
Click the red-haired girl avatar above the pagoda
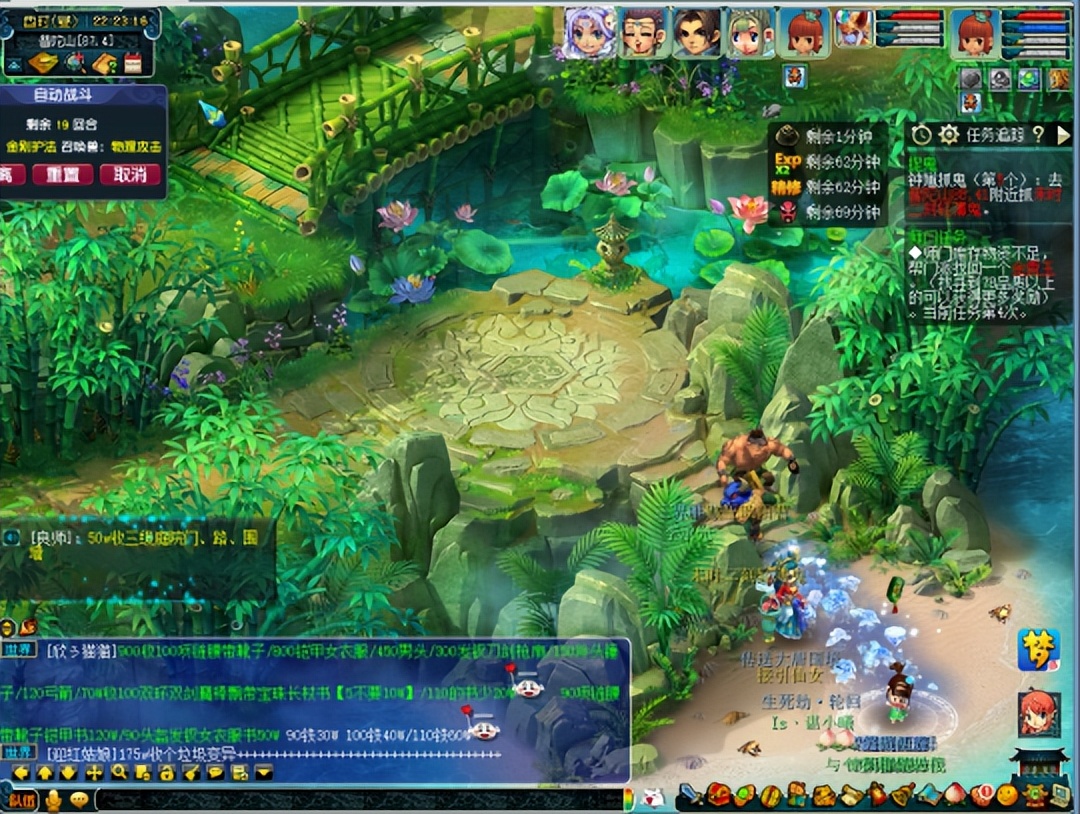[x=1038, y=713]
